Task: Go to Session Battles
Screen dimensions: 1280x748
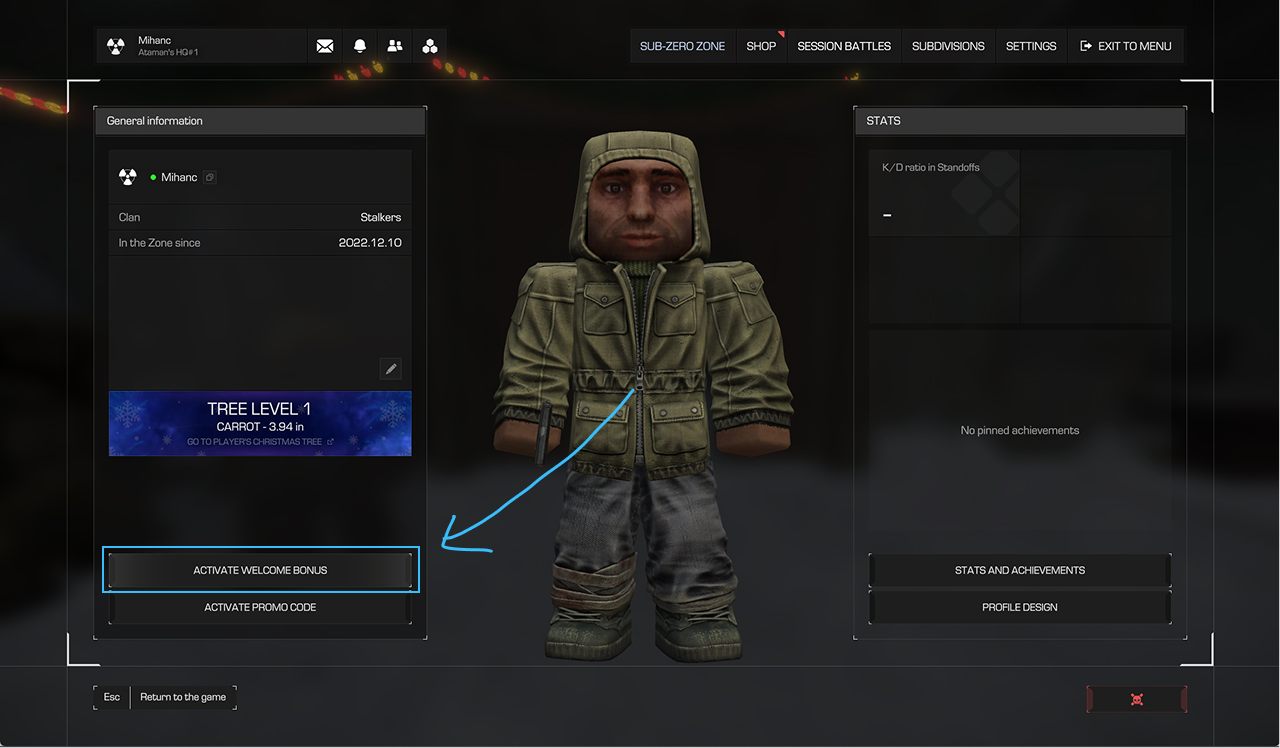Action: point(844,46)
